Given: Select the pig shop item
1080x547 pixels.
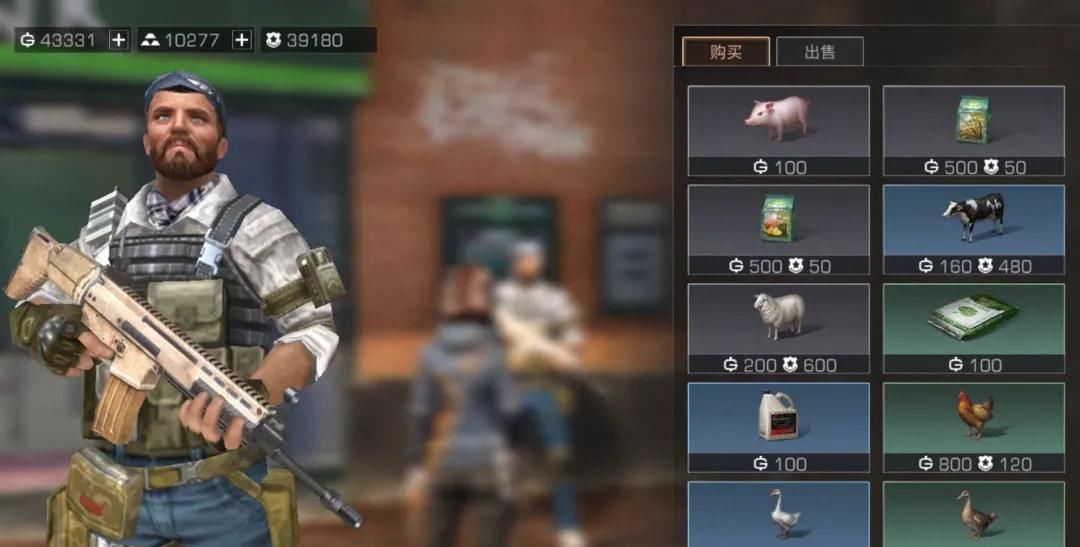Looking at the screenshot, I should point(778,130).
